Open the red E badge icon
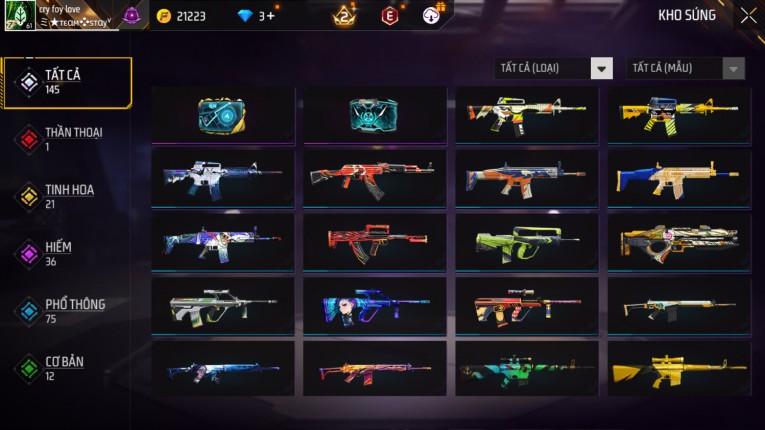The width and height of the screenshot is (765, 430). pos(389,16)
